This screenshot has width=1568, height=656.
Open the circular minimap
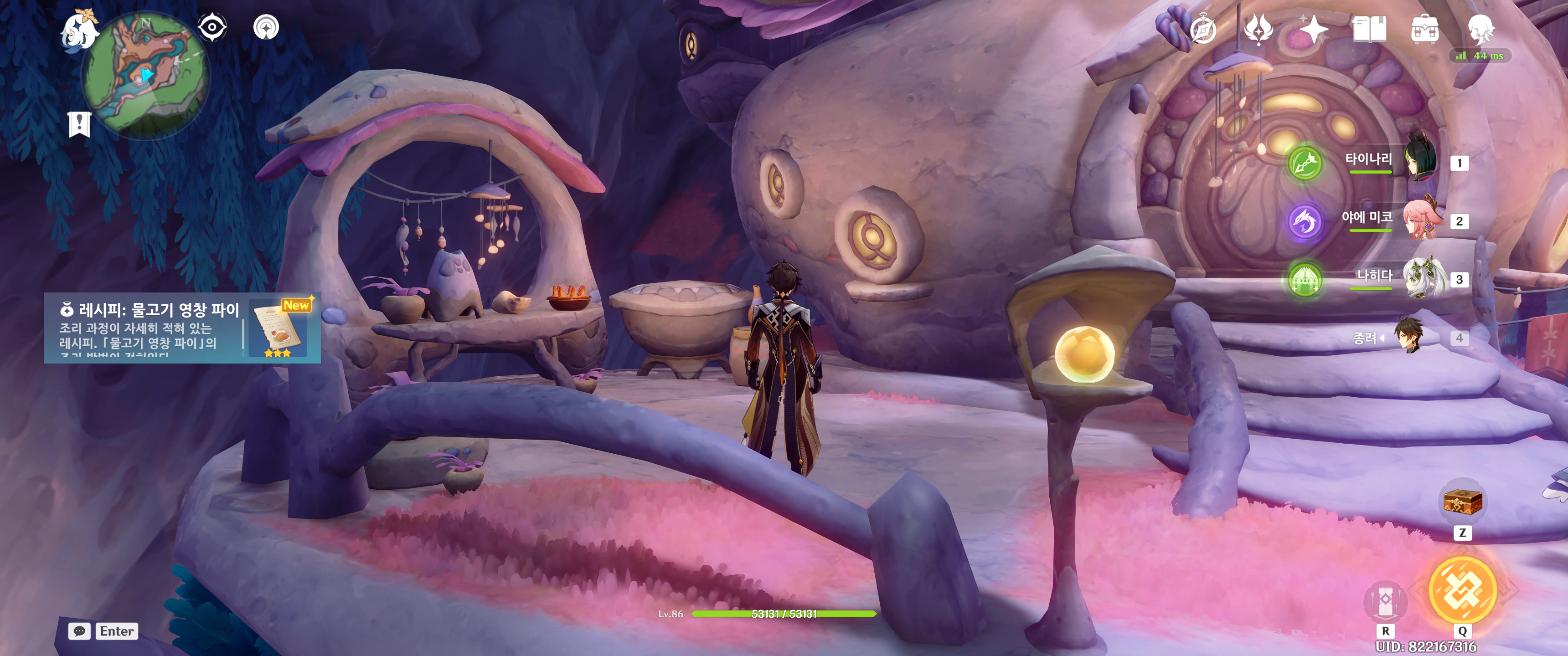click(146, 74)
